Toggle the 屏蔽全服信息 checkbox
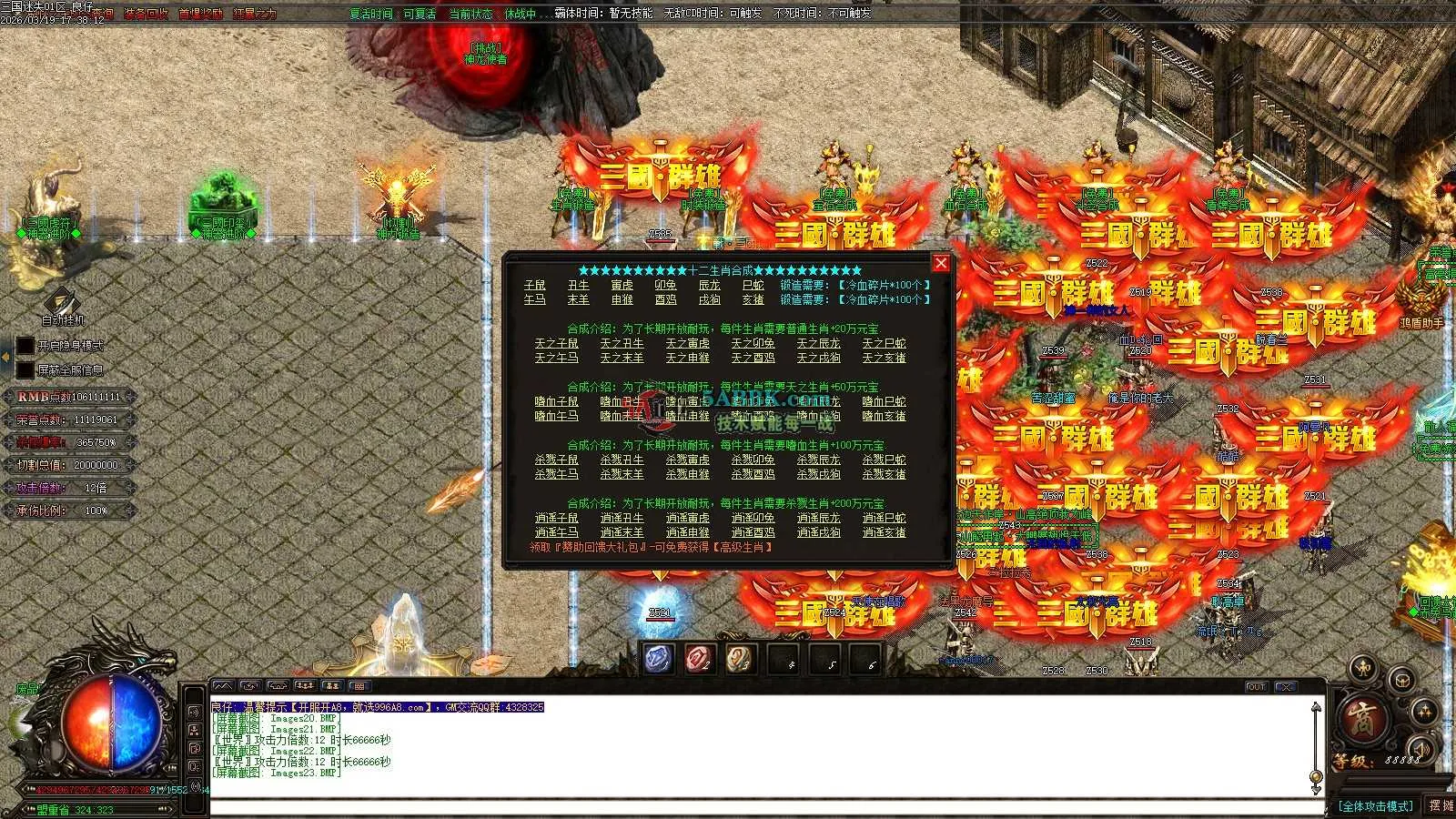 [25, 370]
